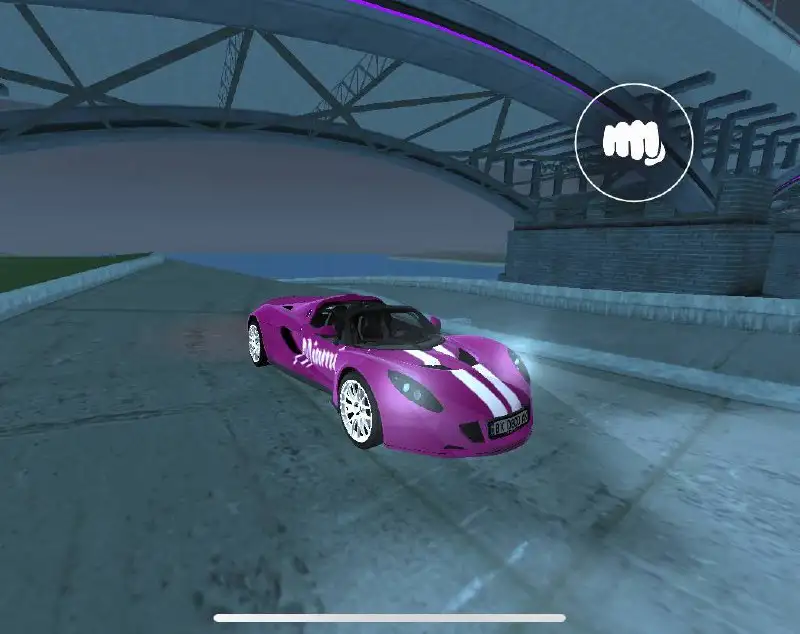Tap the fist punch button

coord(634,141)
